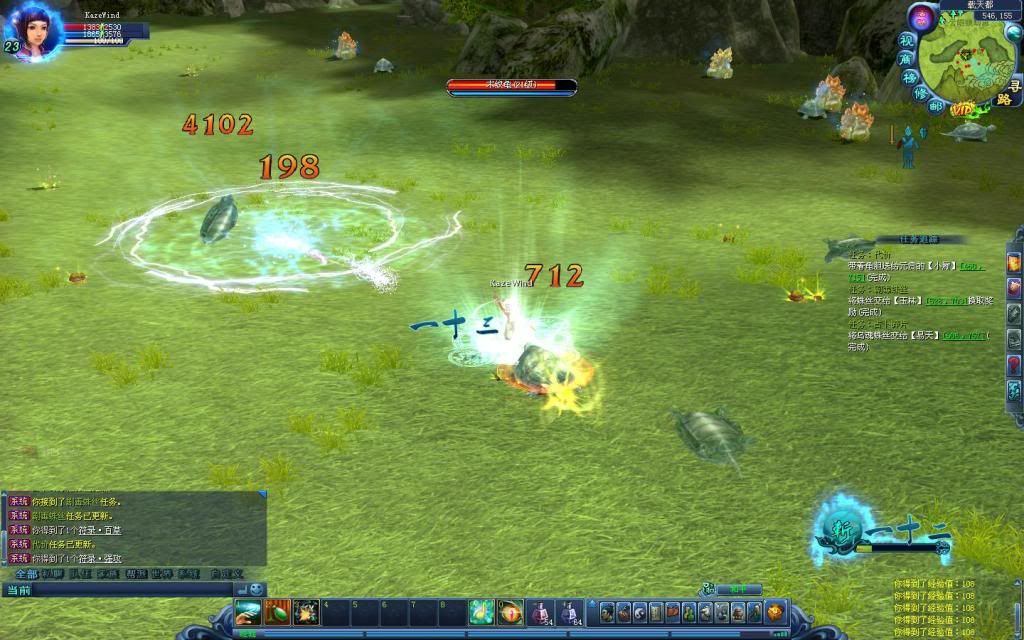Click the red question mark side button
The image size is (1024, 640).
pos(1013,364)
